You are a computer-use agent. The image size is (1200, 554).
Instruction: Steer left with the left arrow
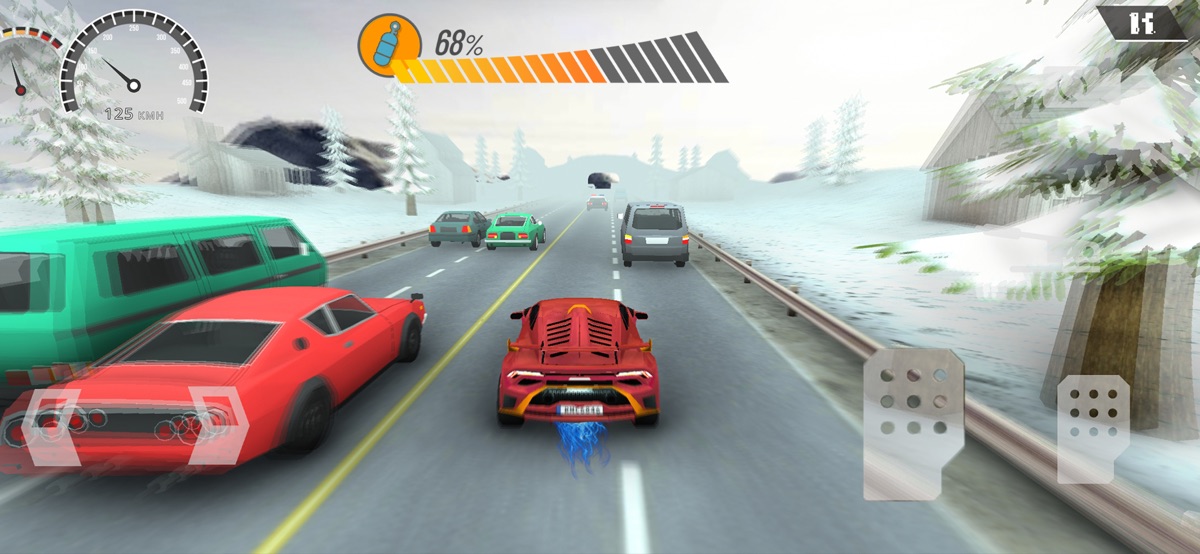(x=50, y=426)
